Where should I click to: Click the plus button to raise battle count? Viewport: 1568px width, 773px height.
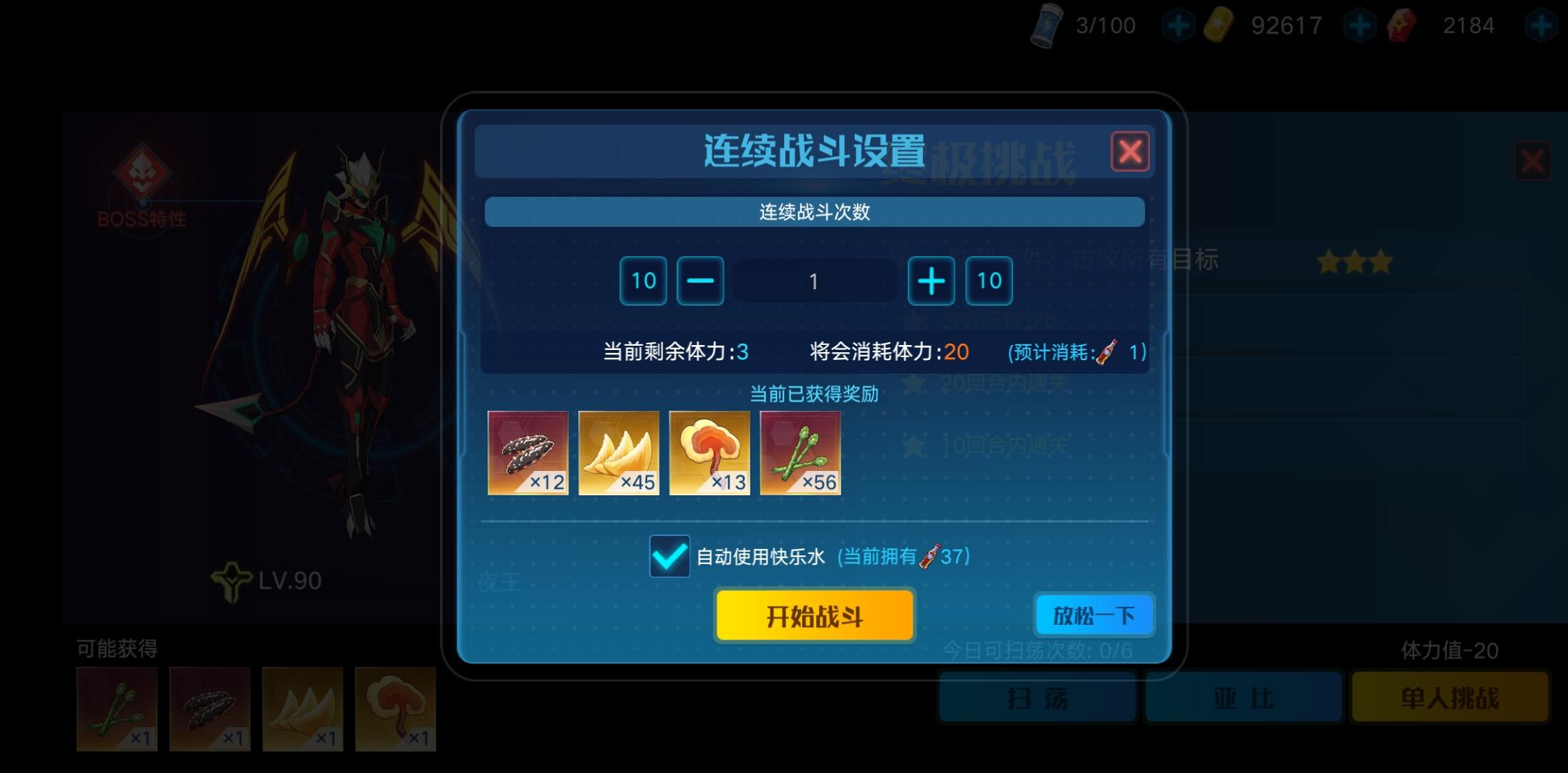(931, 281)
